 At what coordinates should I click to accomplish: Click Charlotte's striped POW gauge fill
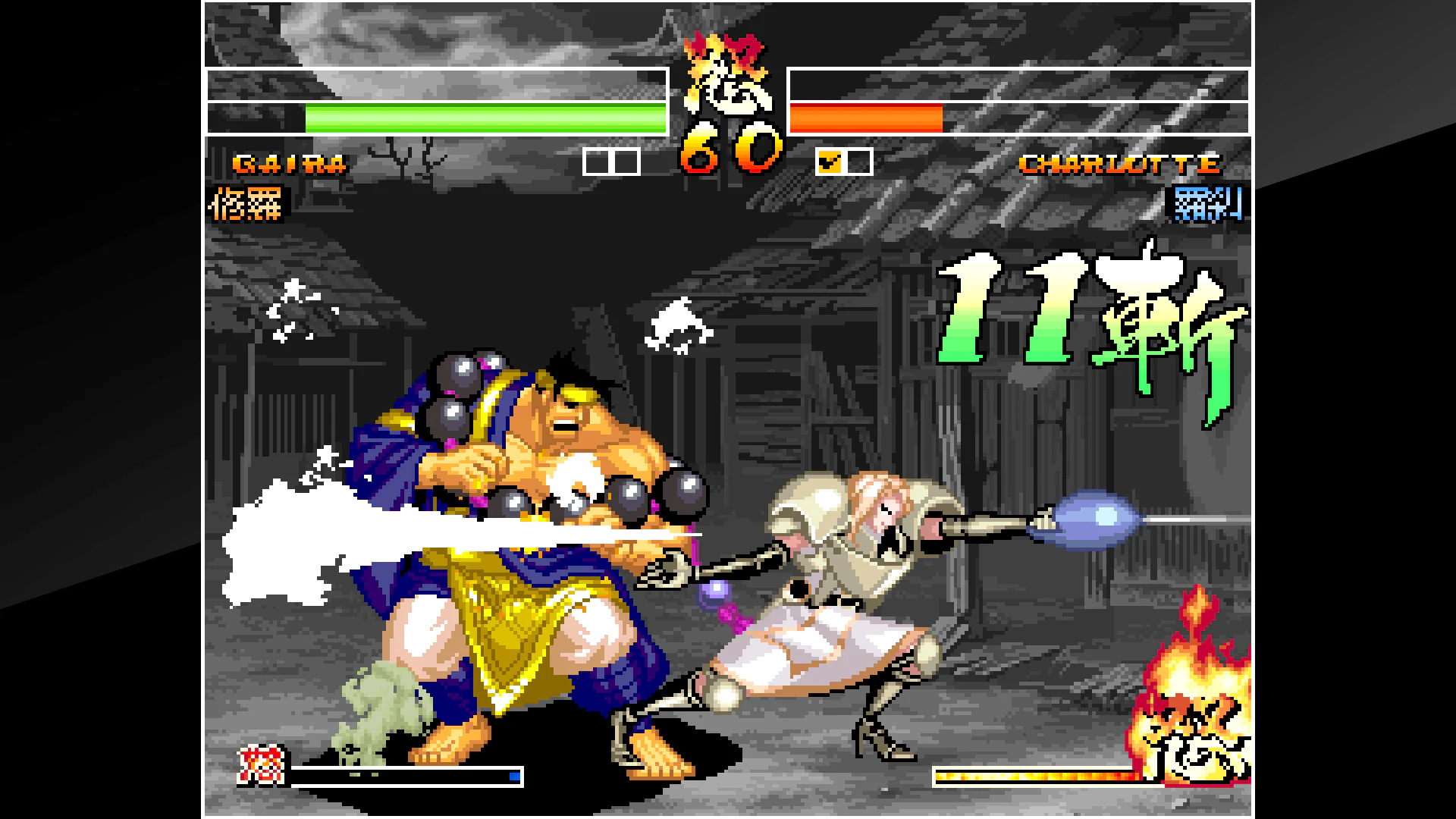point(1039,775)
